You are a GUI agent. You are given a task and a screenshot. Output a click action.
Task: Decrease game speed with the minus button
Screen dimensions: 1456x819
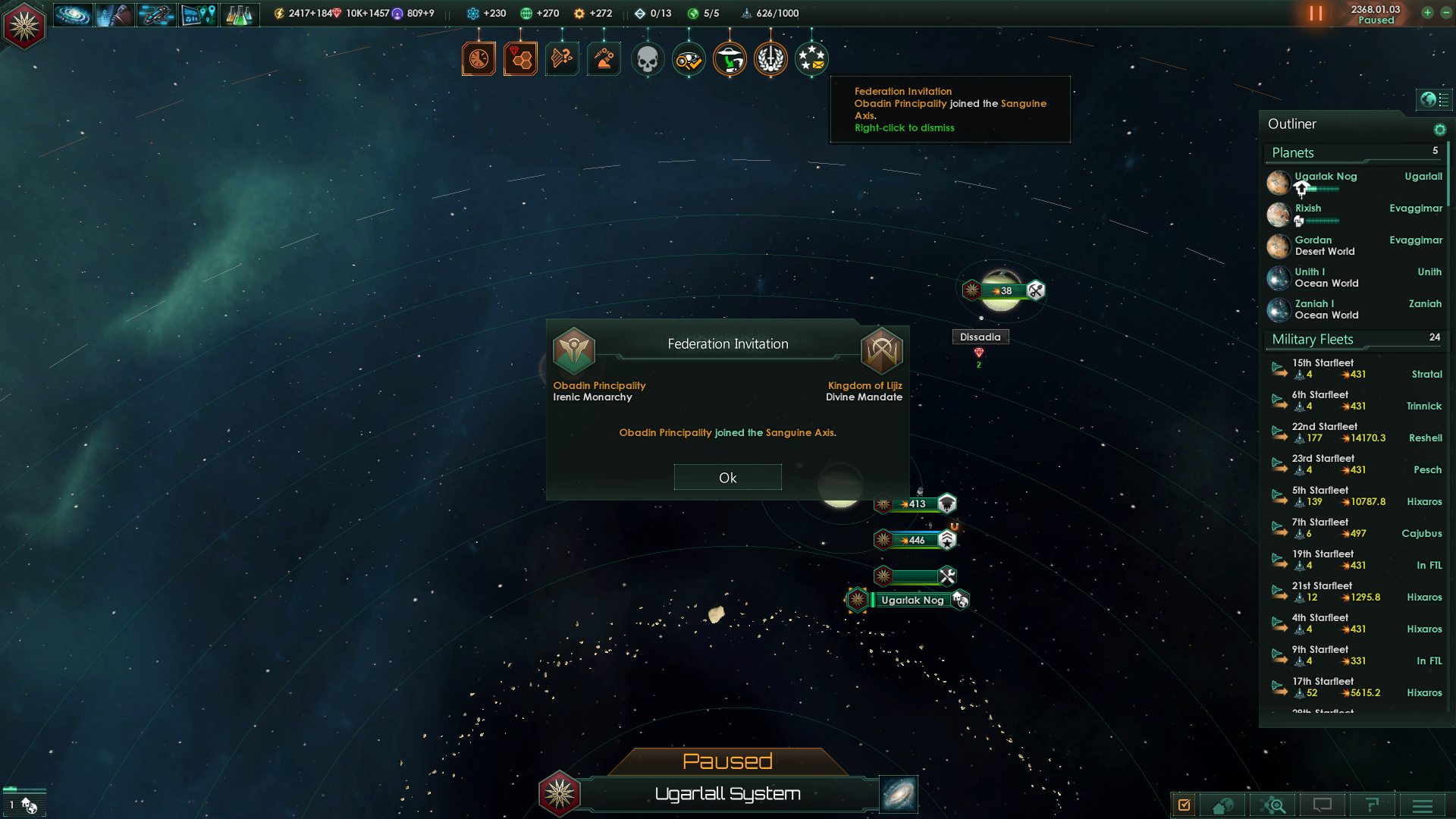(1445, 13)
